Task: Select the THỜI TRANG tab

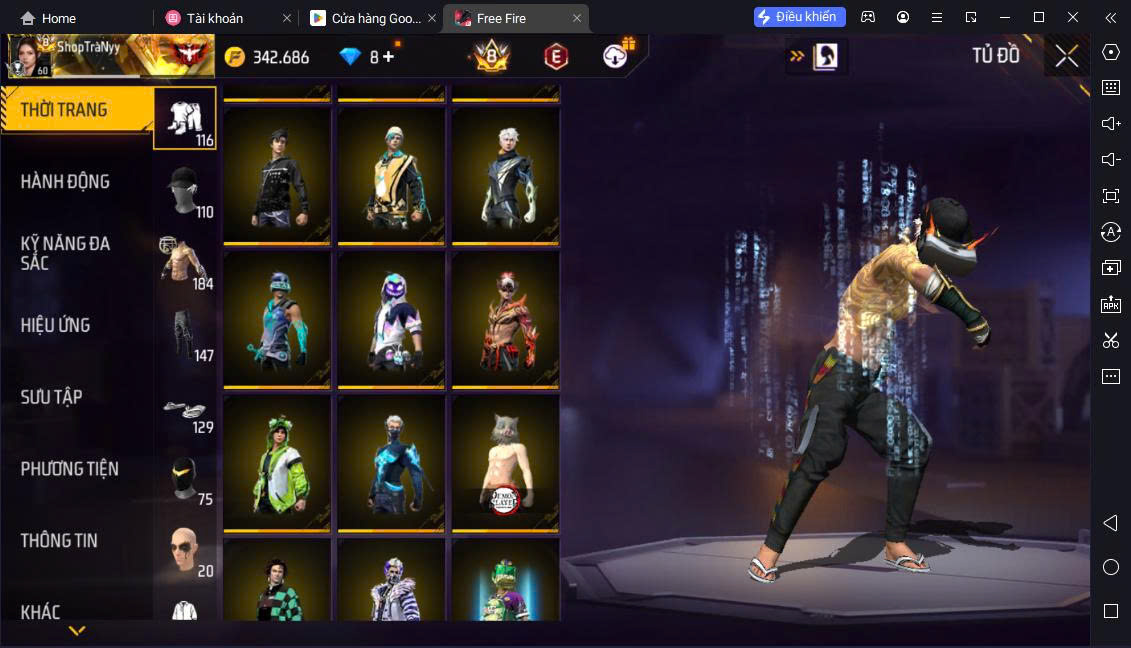Action: pyautogui.click(x=64, y=110)
